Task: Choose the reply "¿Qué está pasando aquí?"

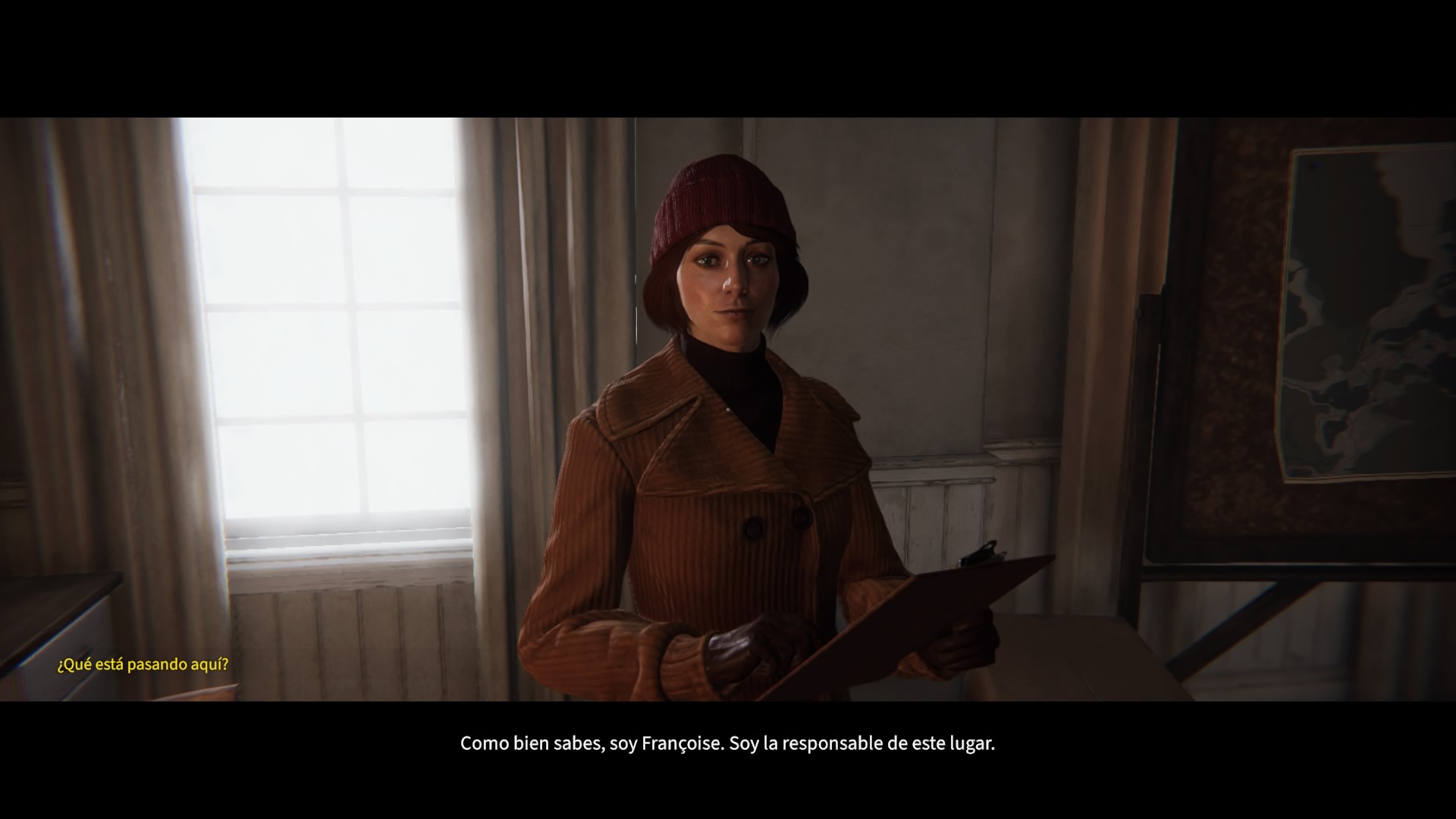Action: click(143, 665)
